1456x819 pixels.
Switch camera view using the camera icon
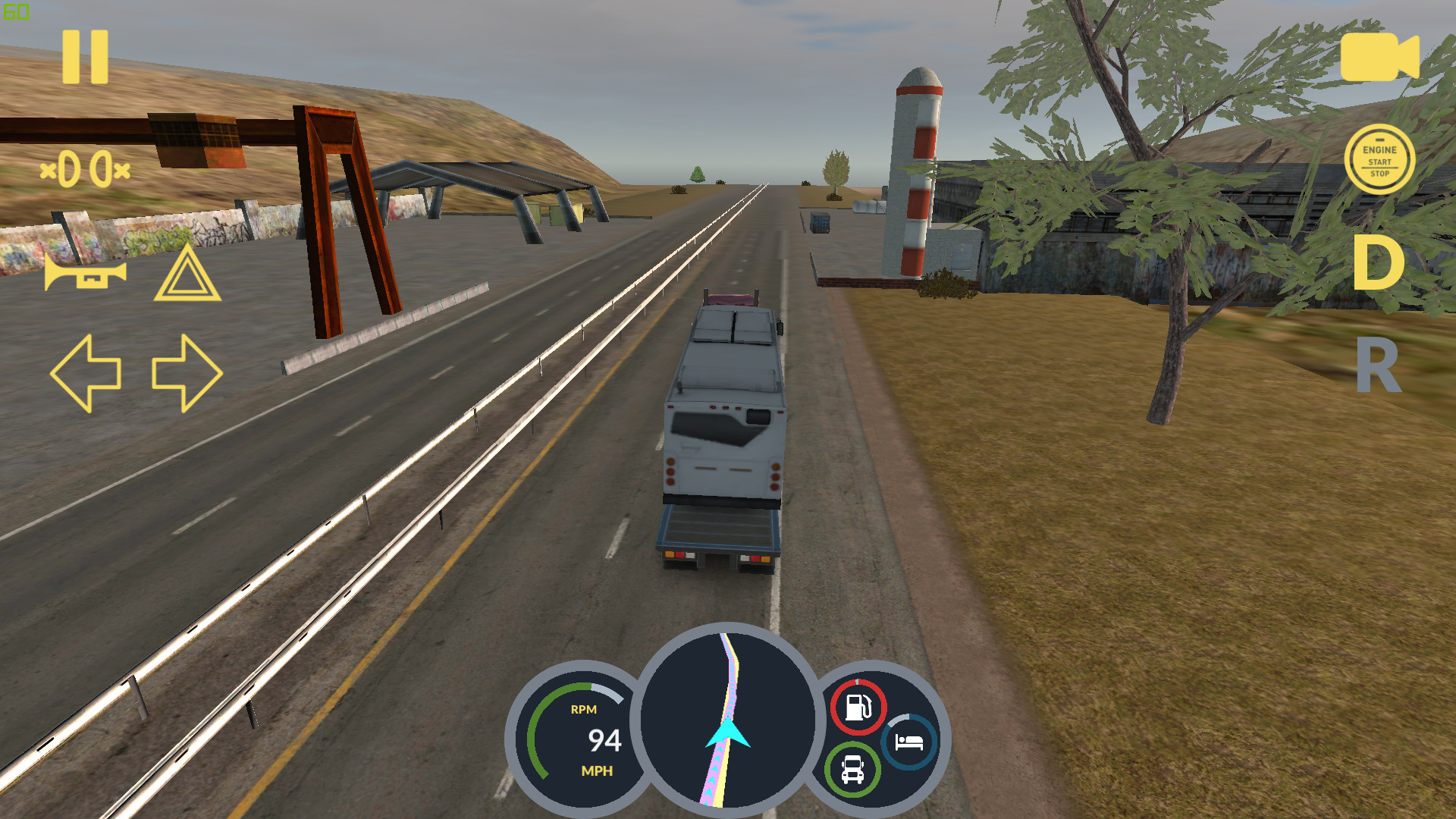1378,57
